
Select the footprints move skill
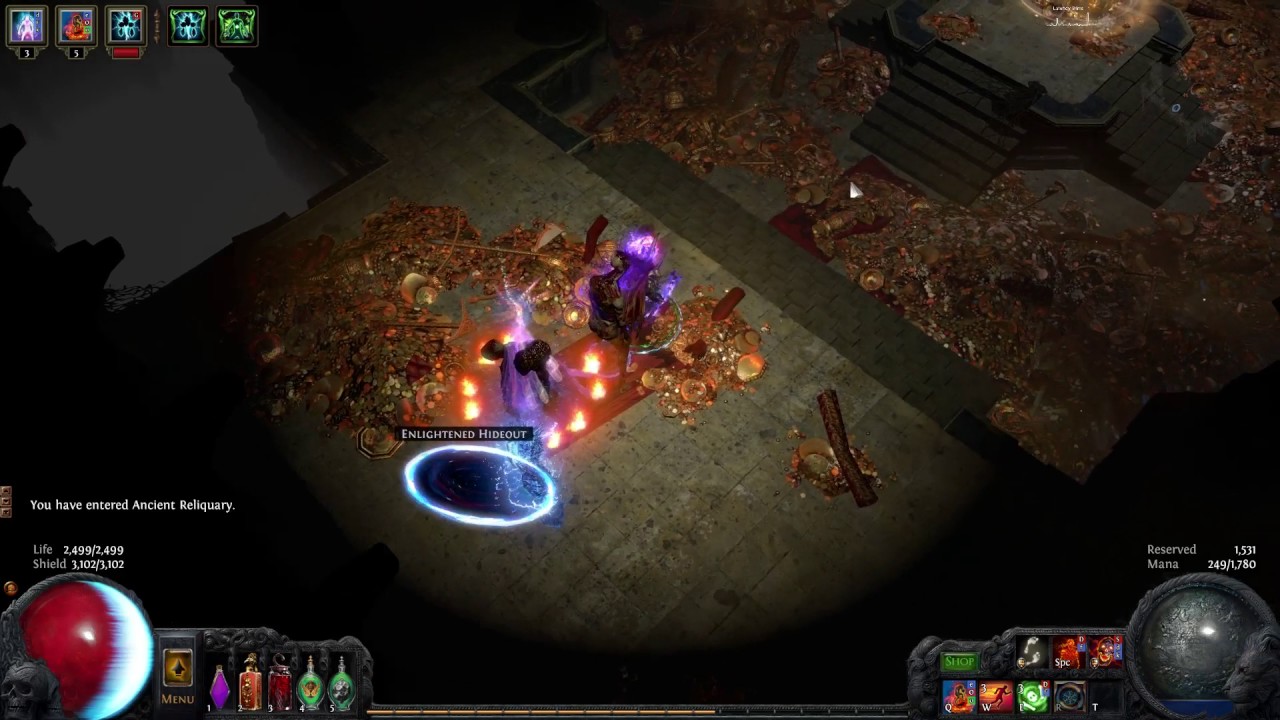tap(1032, 653)
